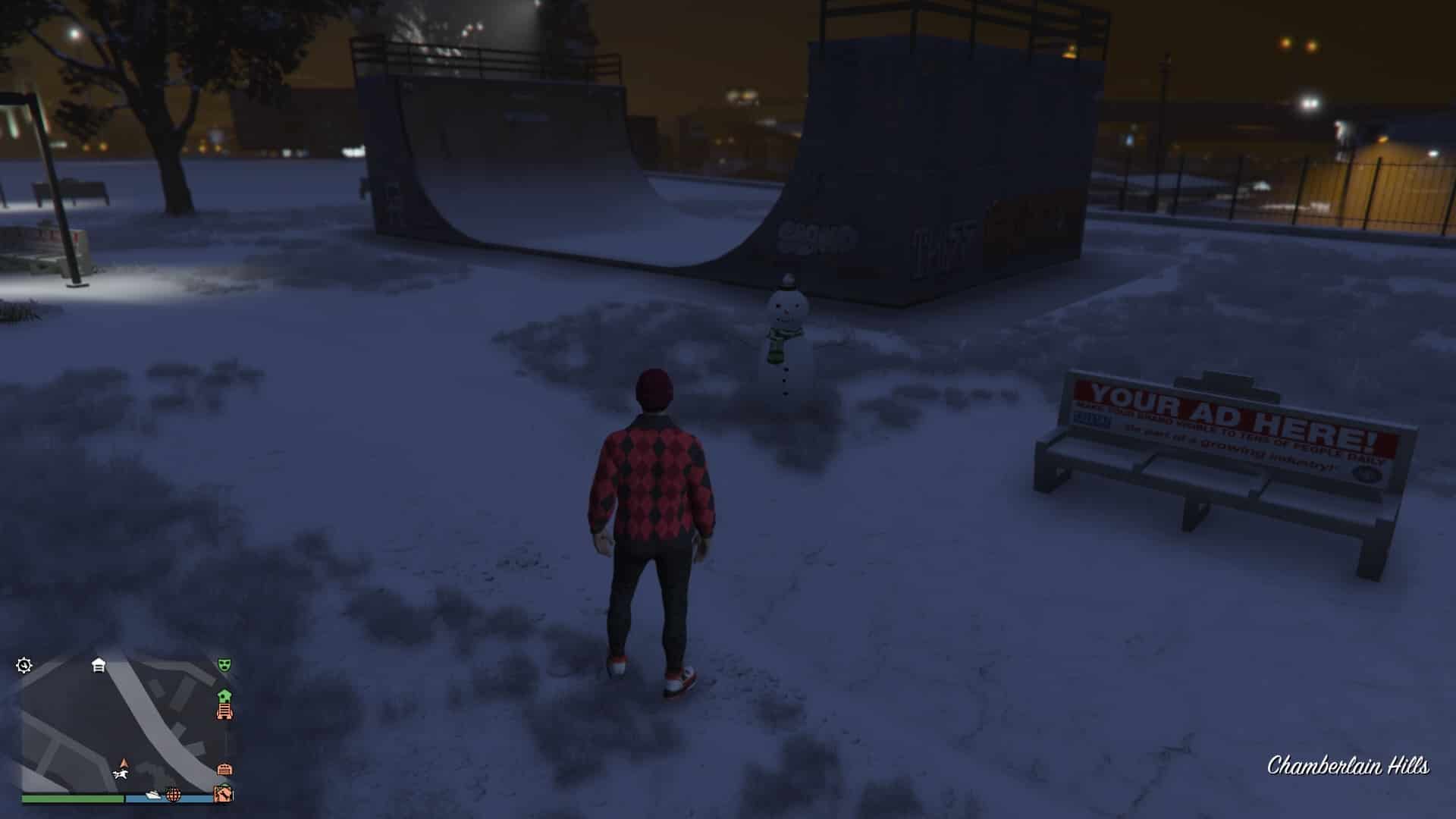Select the white yacht marker on minimap

coord(154,795)
